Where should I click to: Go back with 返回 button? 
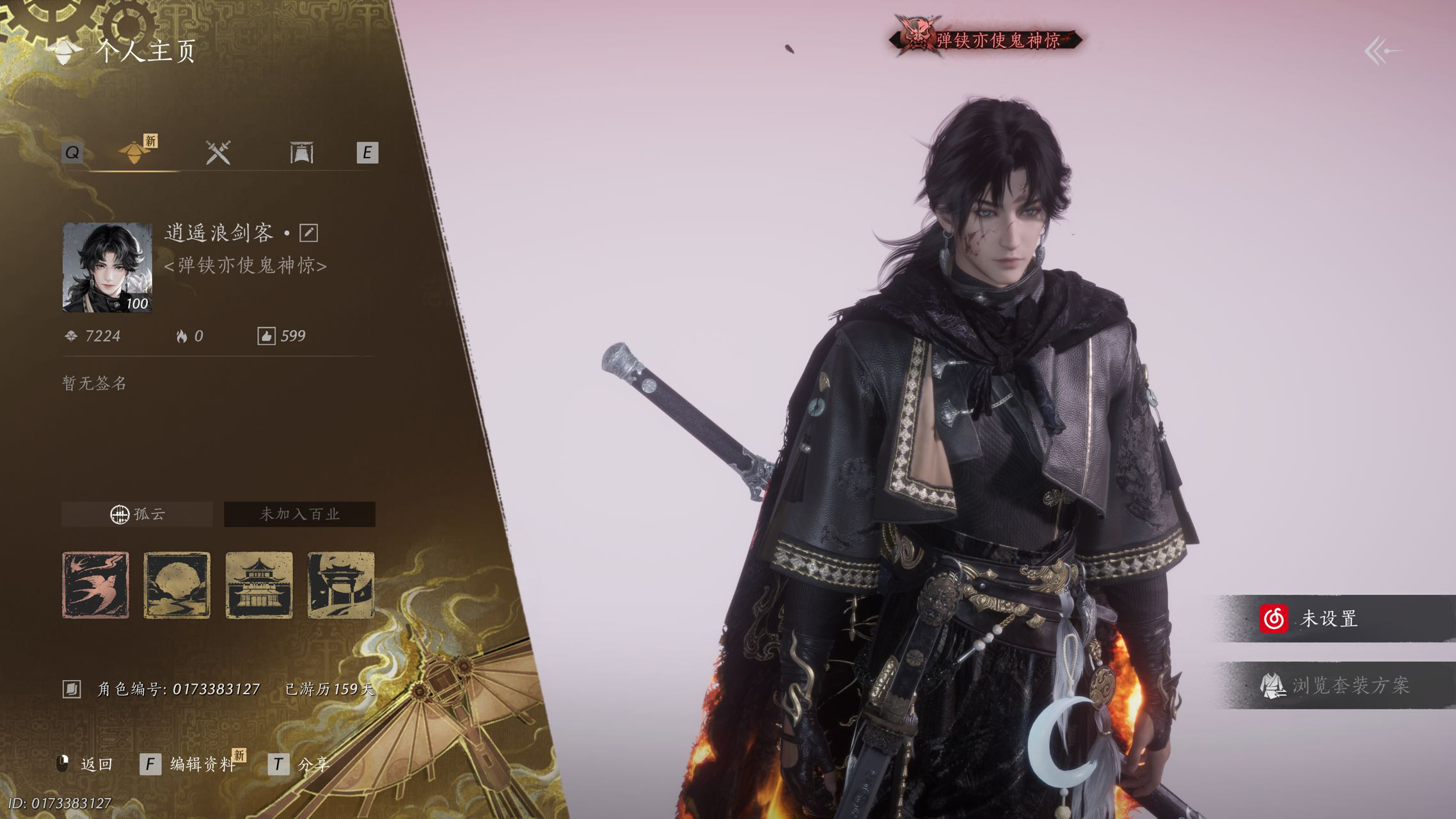pyautogui.click(x=87, y=764)
